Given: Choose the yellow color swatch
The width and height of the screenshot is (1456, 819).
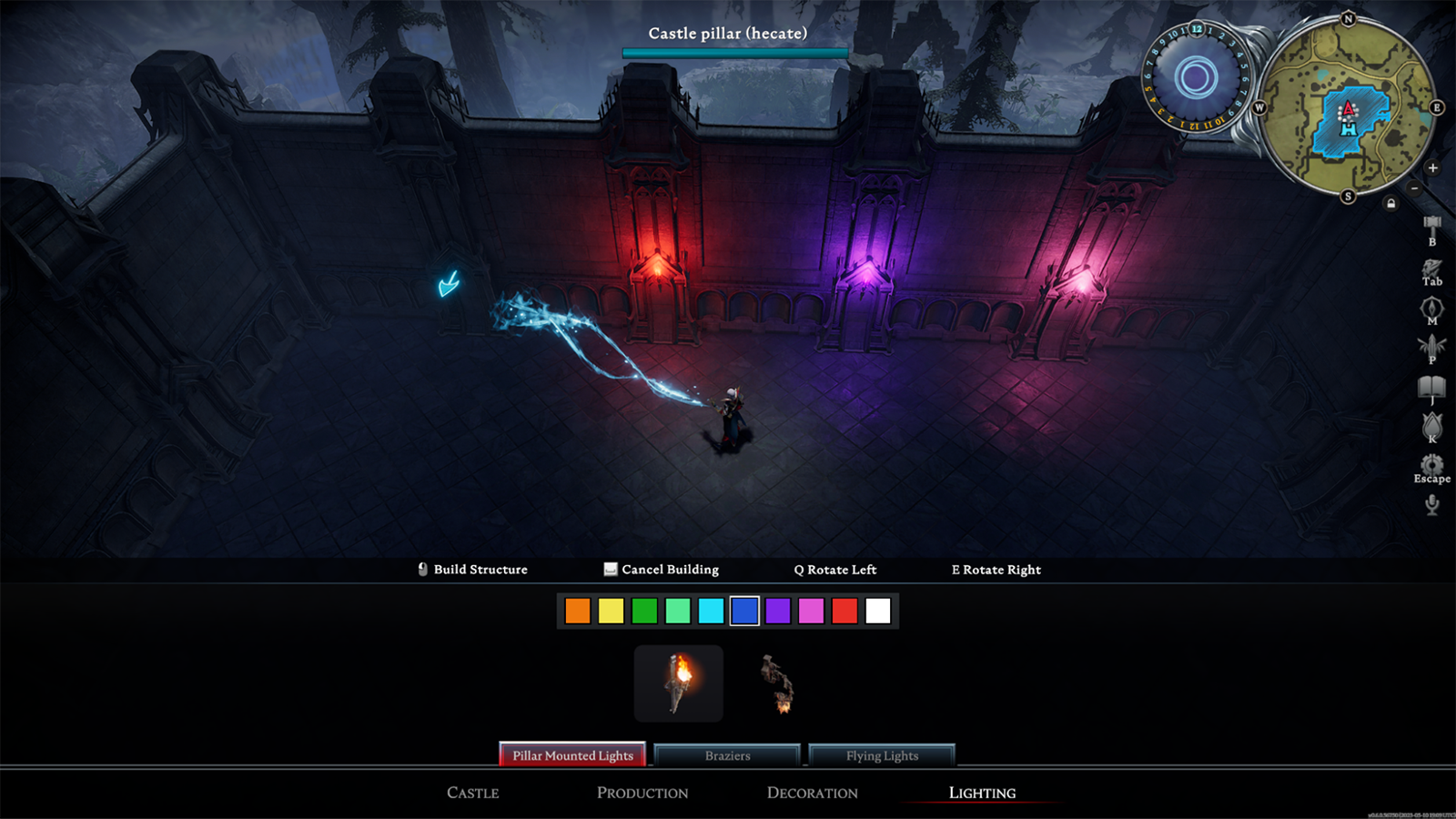Looking at the screenshot, I should pos(612,611).
